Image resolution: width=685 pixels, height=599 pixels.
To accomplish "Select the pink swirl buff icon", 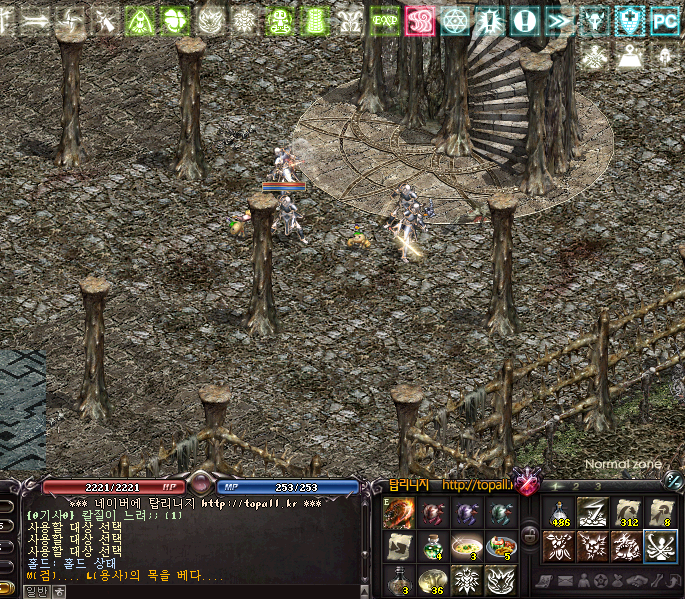I will click(419, 21).
